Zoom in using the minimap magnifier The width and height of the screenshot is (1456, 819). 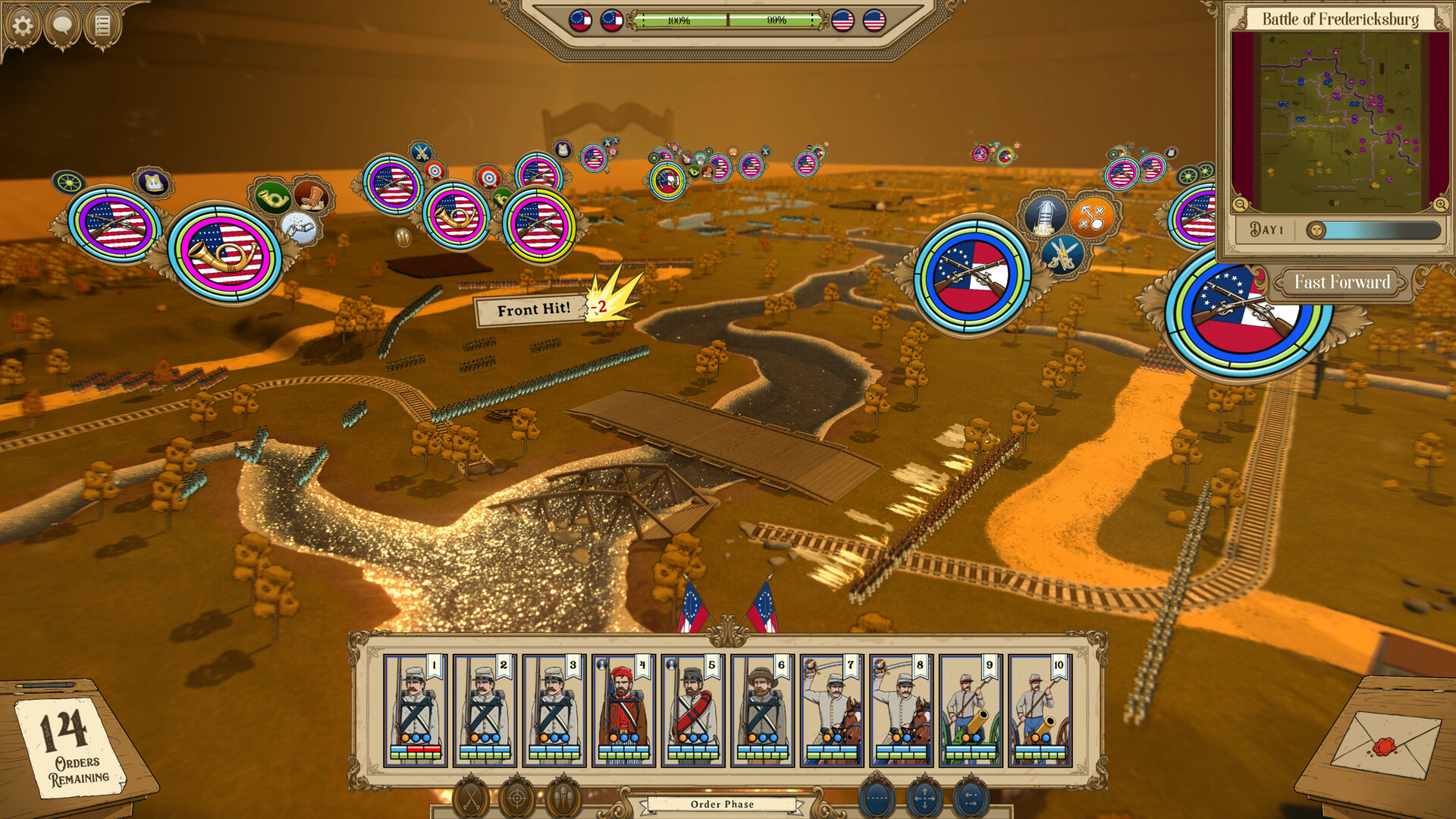point(1440,205)
